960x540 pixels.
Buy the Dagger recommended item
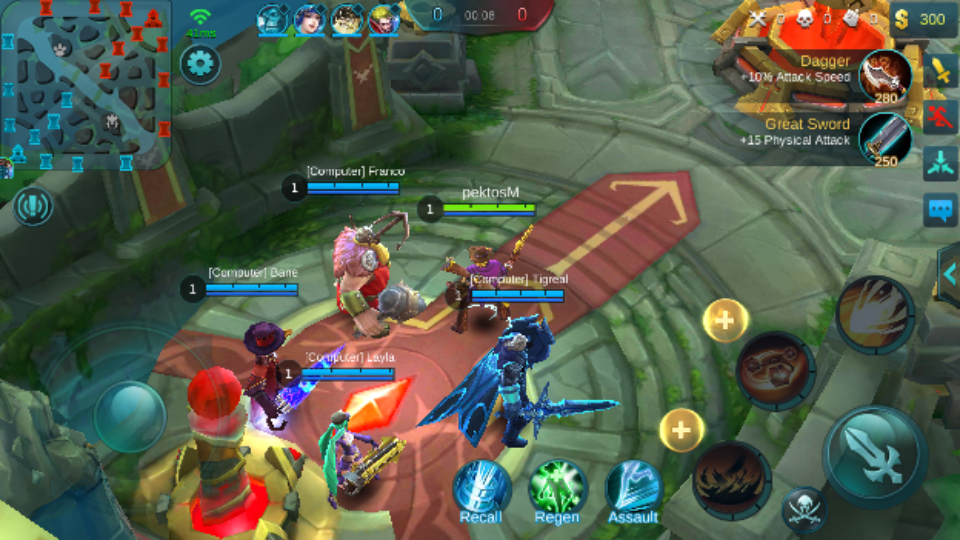[x=885, y=76]
